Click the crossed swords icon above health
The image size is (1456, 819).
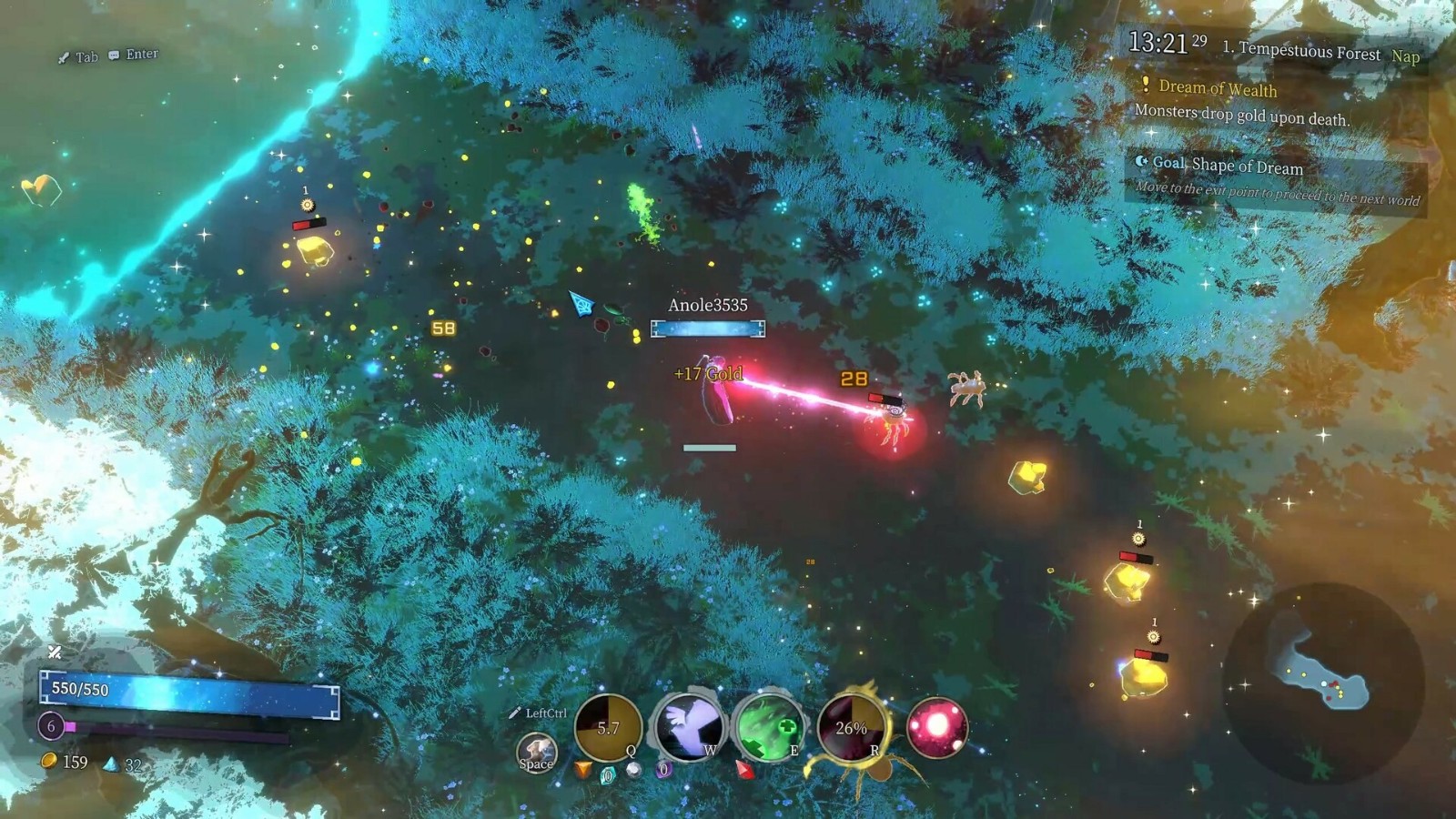[x=55, y=652]
